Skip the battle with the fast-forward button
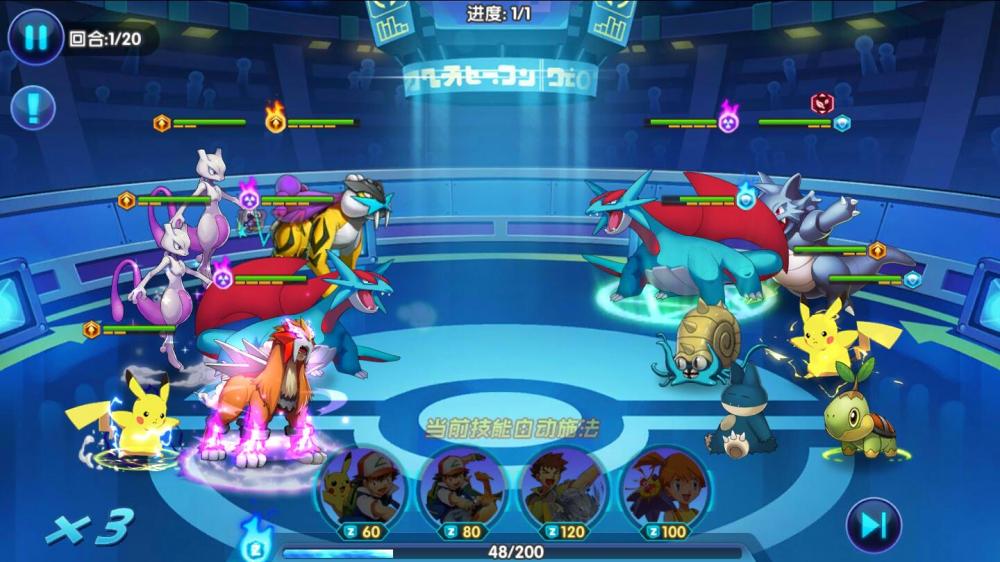This screenshot has height=562, width=1000. pos(872,525)
